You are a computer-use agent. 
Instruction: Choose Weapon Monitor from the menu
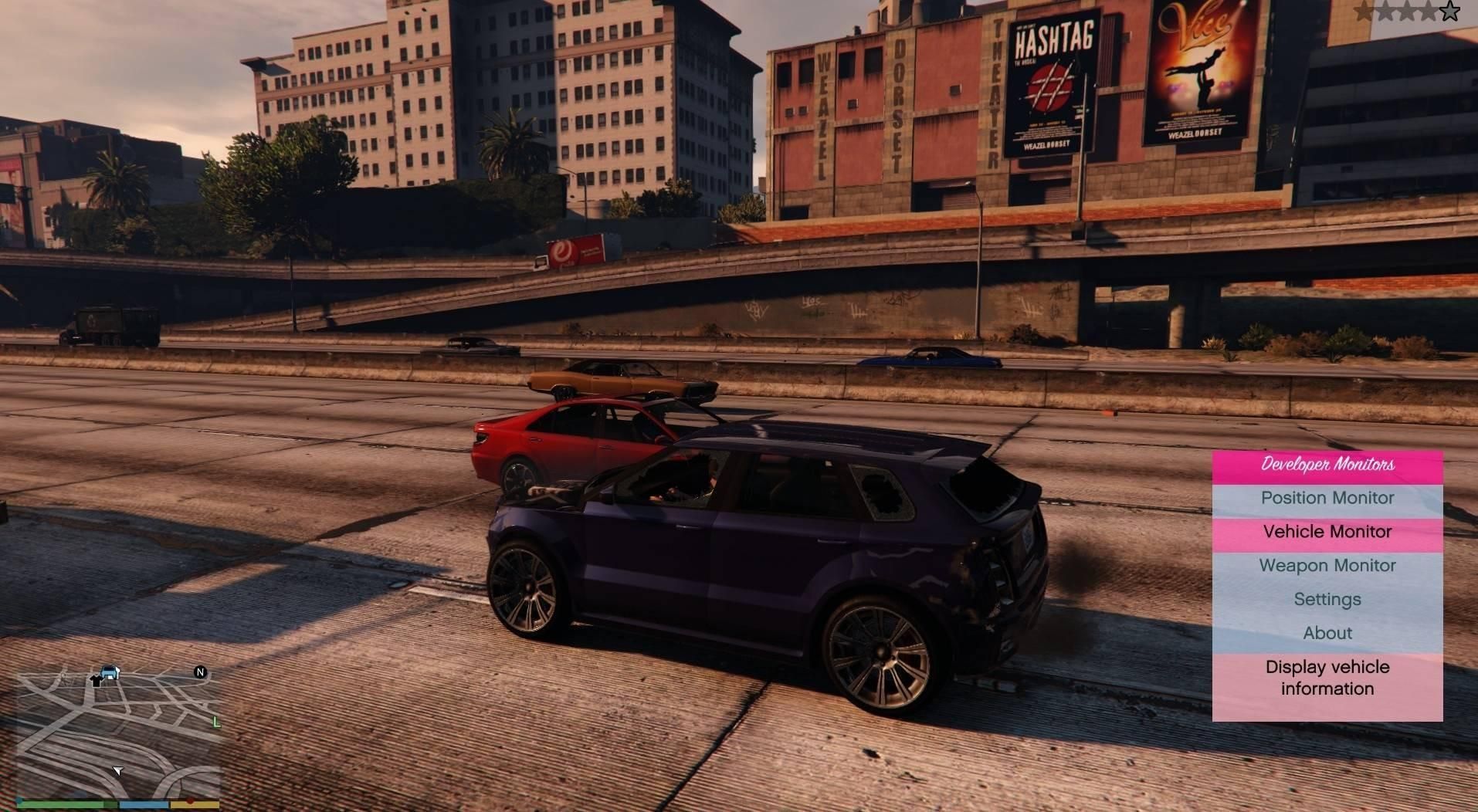[x=1327, y=566]
